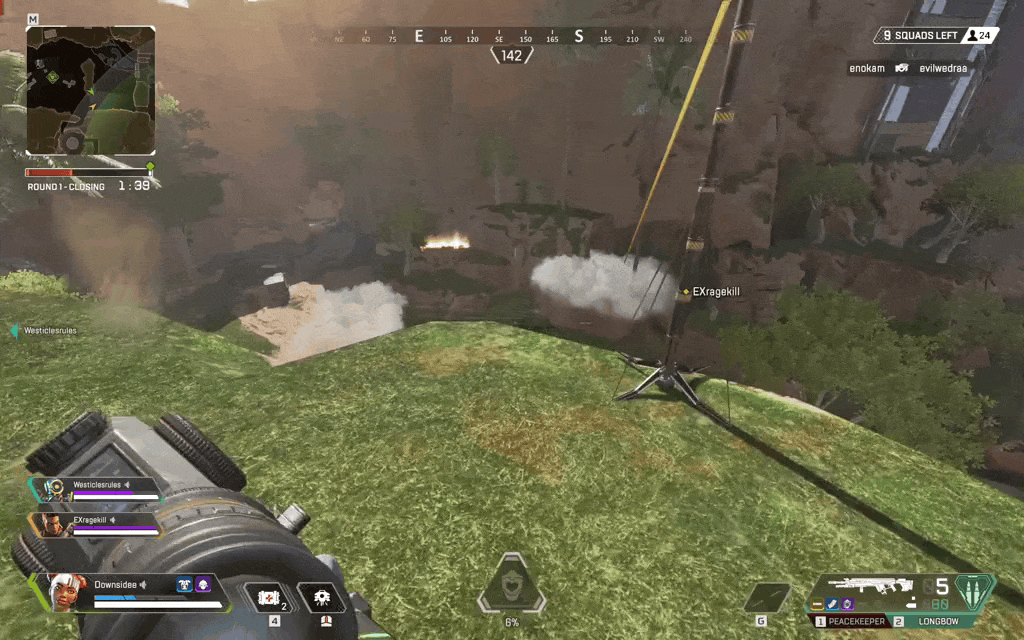This screenshot has width=1024, height=640.
Task: Click the ultimate ability charge icon
Action: [x=511, y=587]
